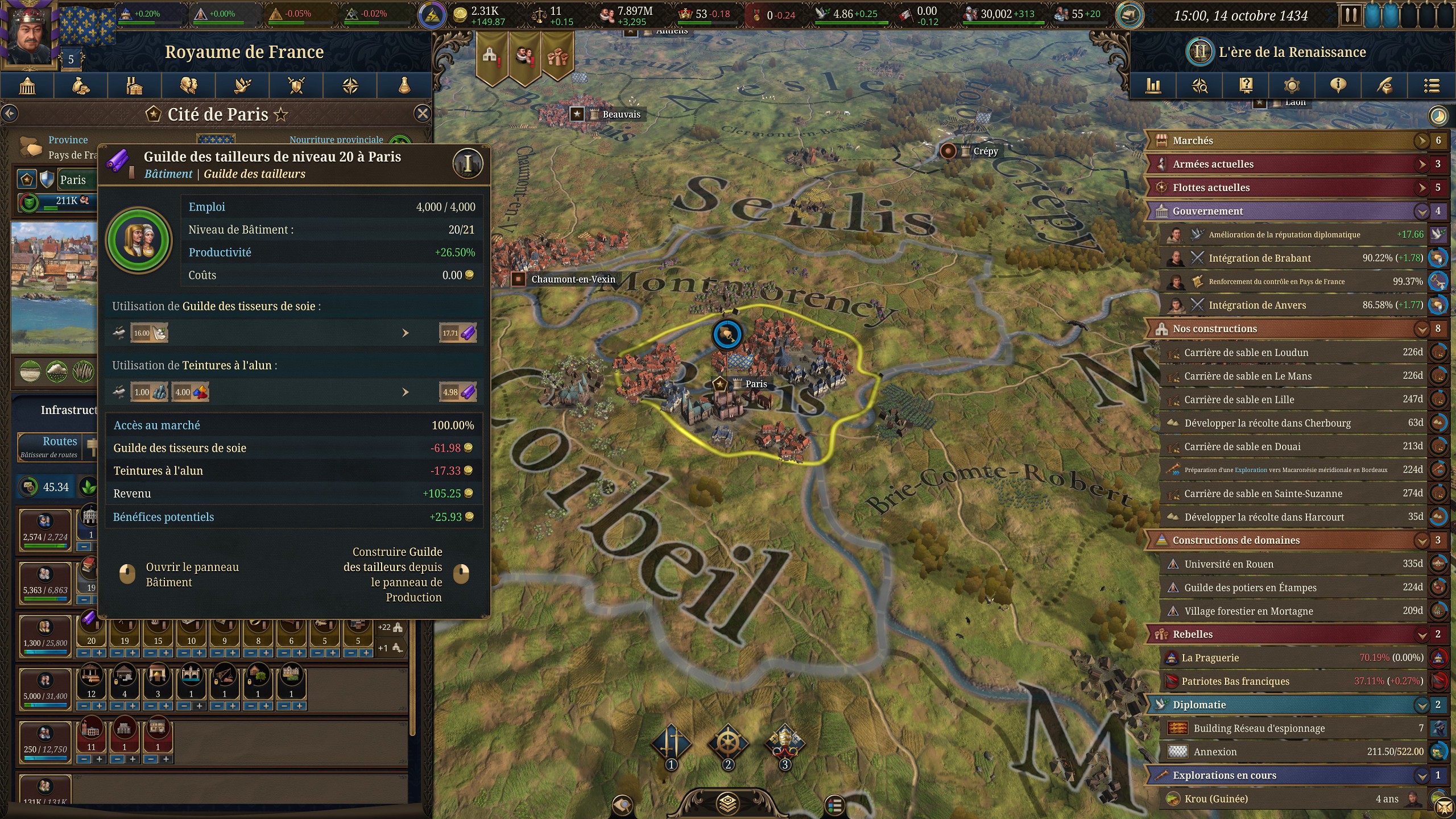Close the Cité de Paris panel
The width and height of the screenshot is (1456, 819).
(422, 114)
